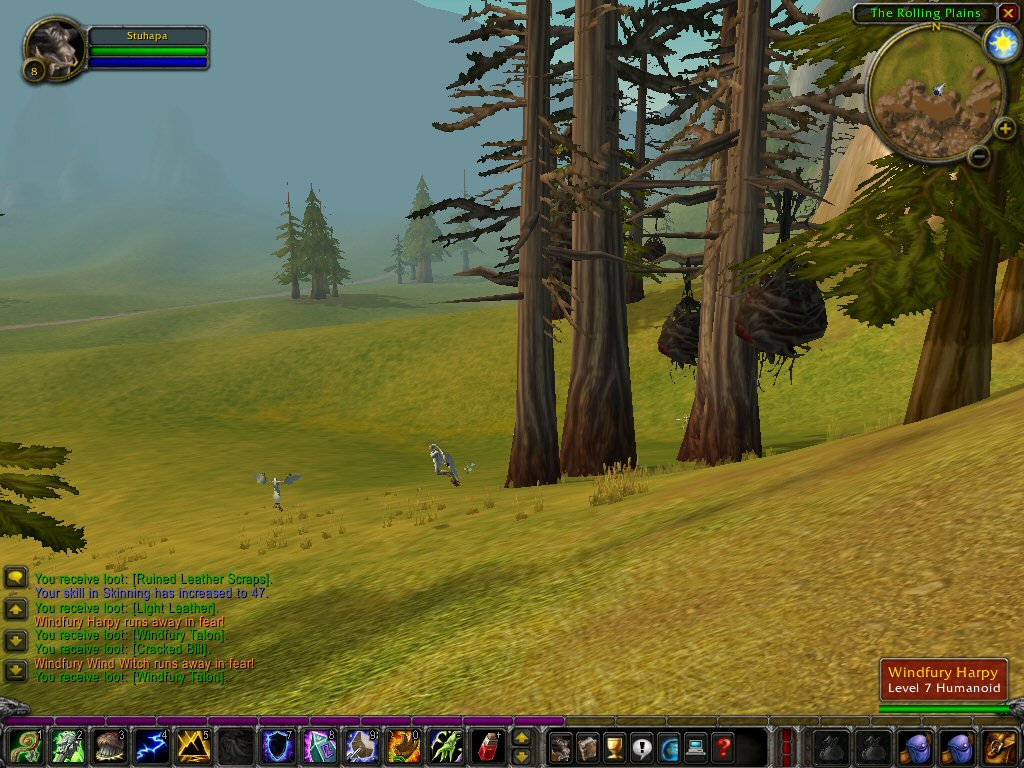Activate the lightning bolt spell in slot 4
The width and height of the screenshot is (1024, 768).
tap(150, 746)
